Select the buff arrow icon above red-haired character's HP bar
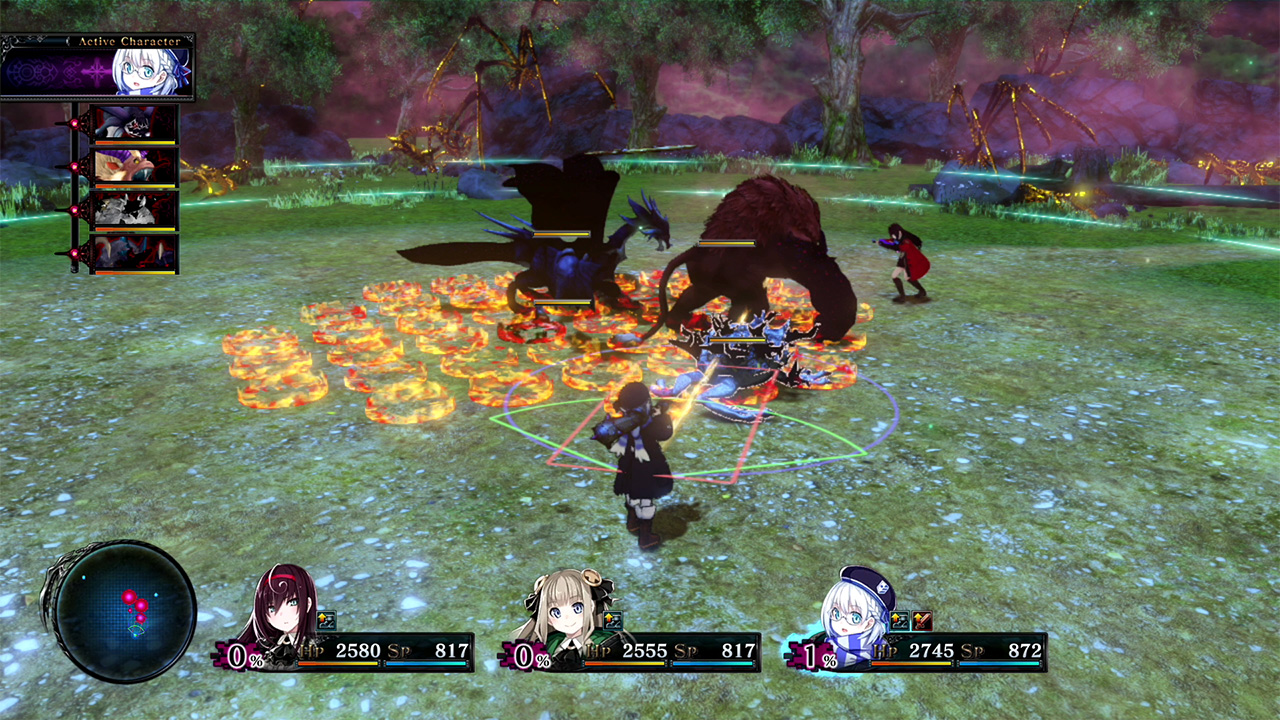Viewport: 1280px width, 720px height. 326,619
